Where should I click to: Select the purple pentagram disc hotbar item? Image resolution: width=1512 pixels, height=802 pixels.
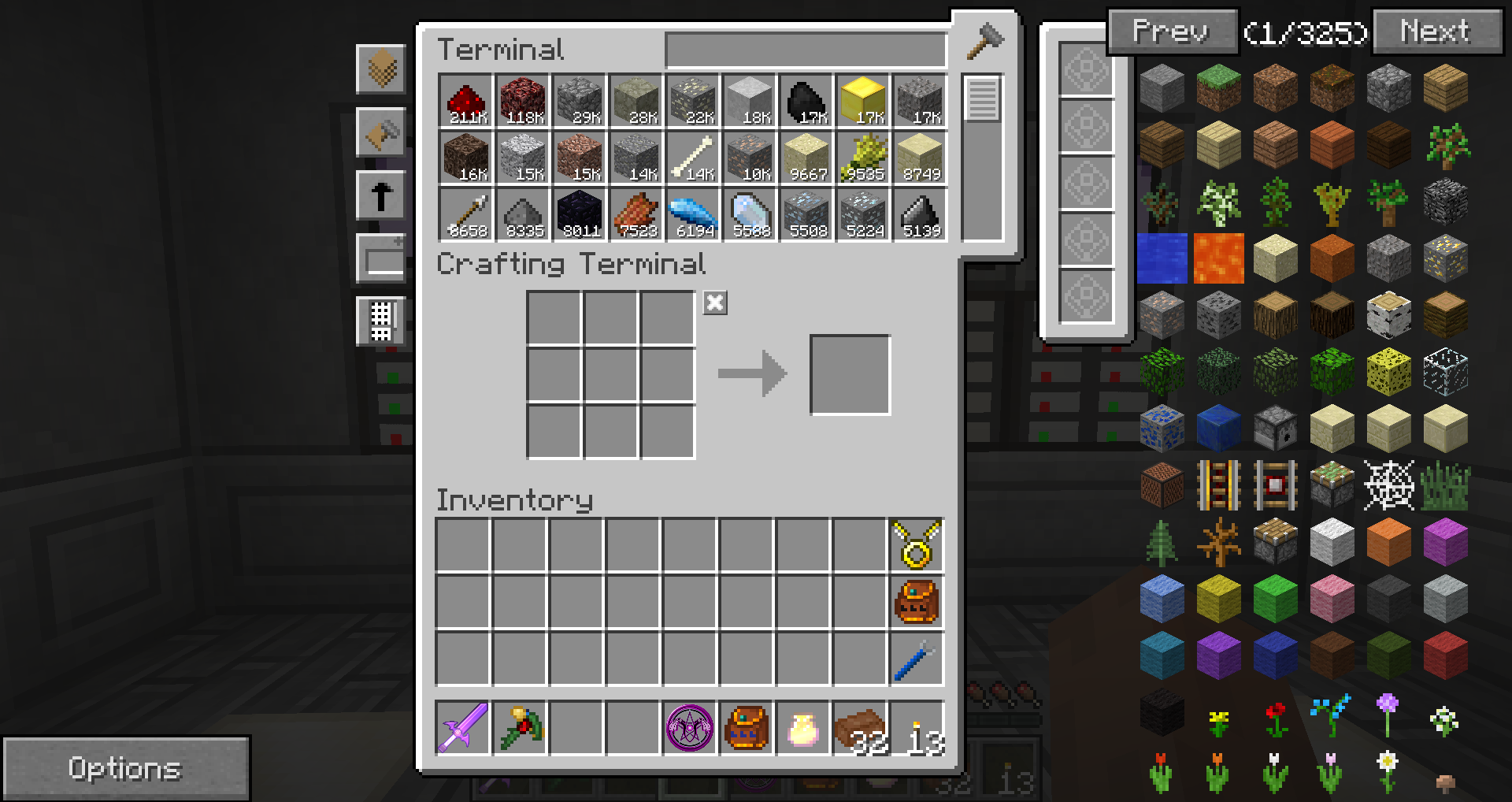[690, 728]
